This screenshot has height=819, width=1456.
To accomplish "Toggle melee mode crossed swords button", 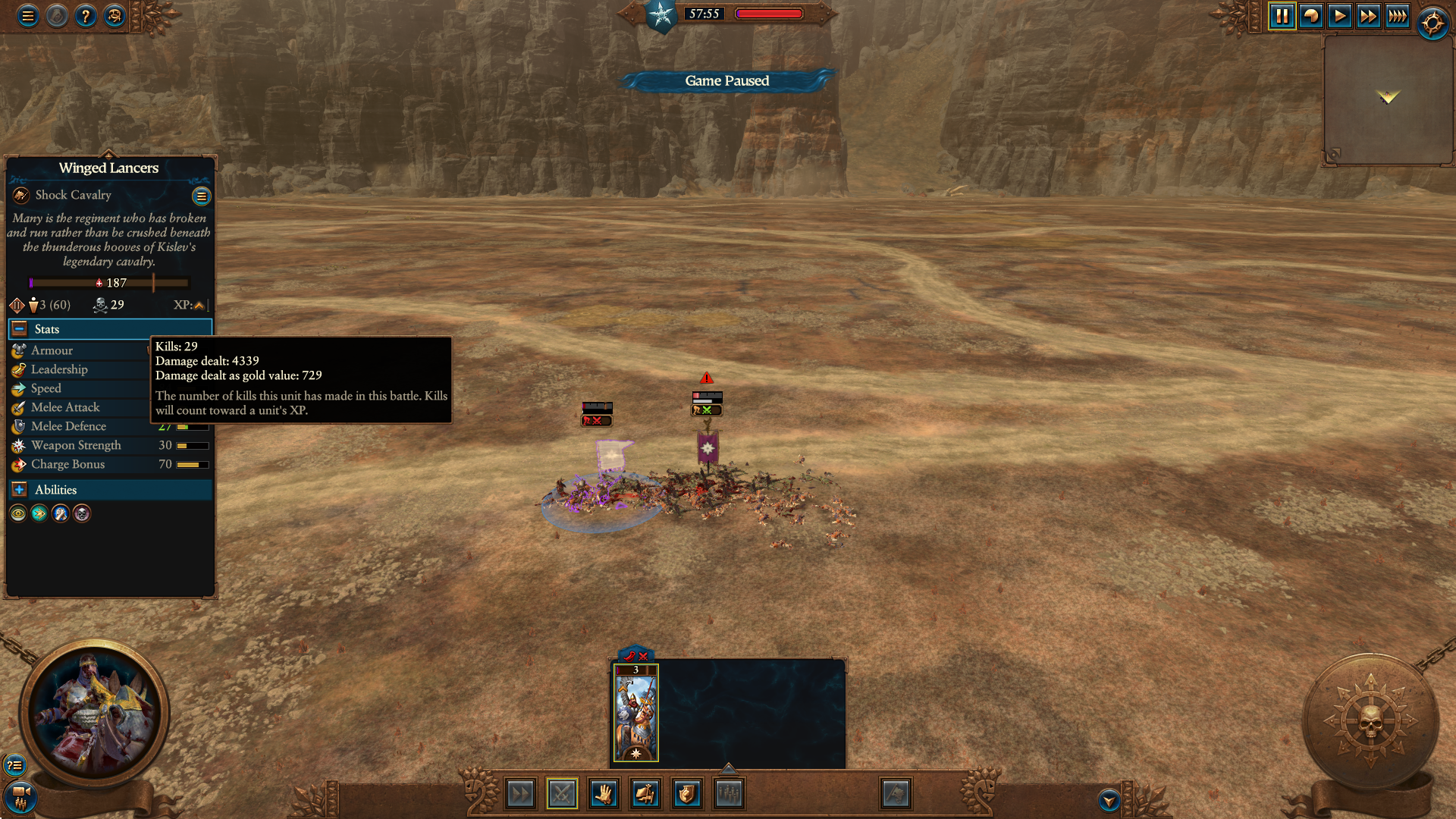I will click(562, 794).
